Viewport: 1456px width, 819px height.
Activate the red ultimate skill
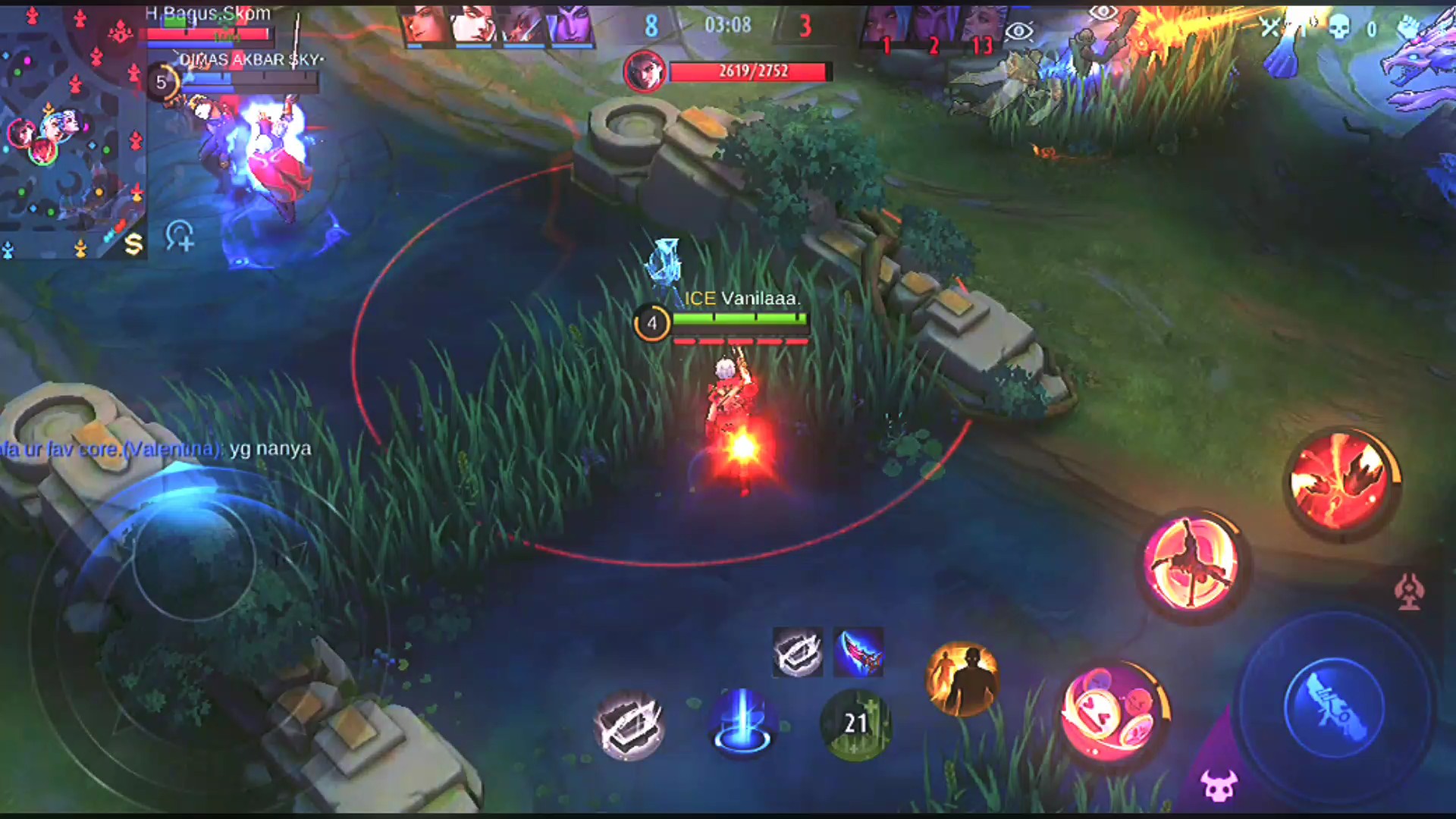click(x=1340, y=482)
